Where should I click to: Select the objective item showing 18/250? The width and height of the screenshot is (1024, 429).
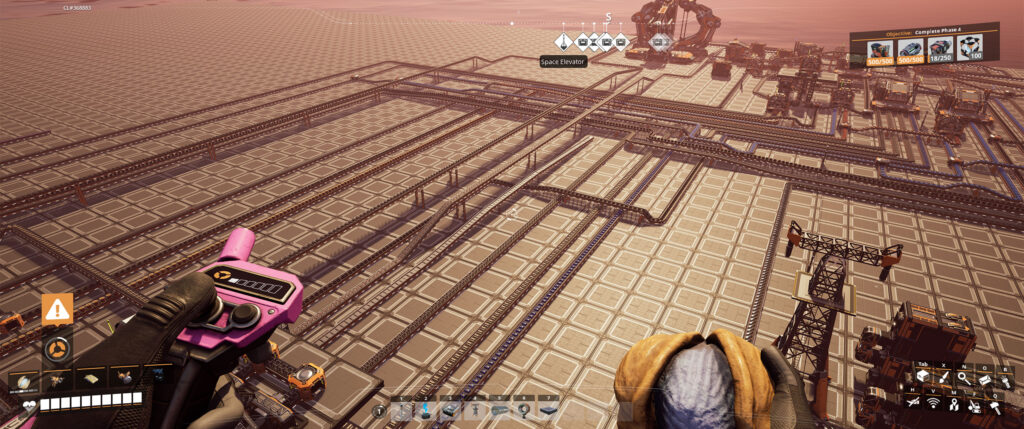[x=939, y=49]
